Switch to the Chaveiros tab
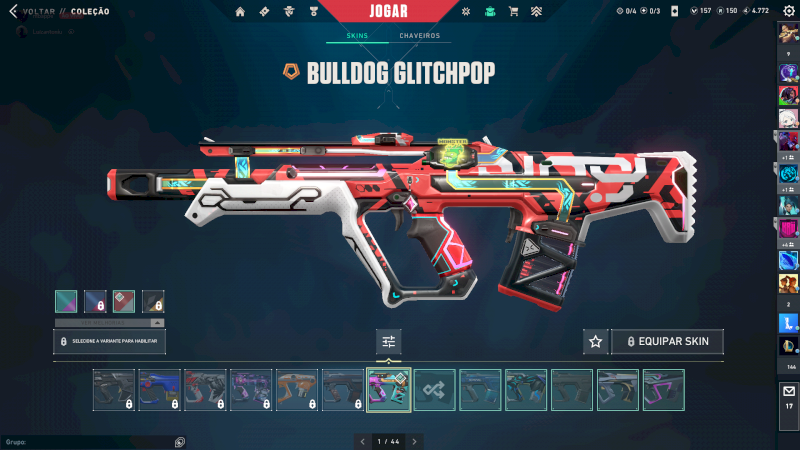This screenshot has height=450, width=800. 420,36
